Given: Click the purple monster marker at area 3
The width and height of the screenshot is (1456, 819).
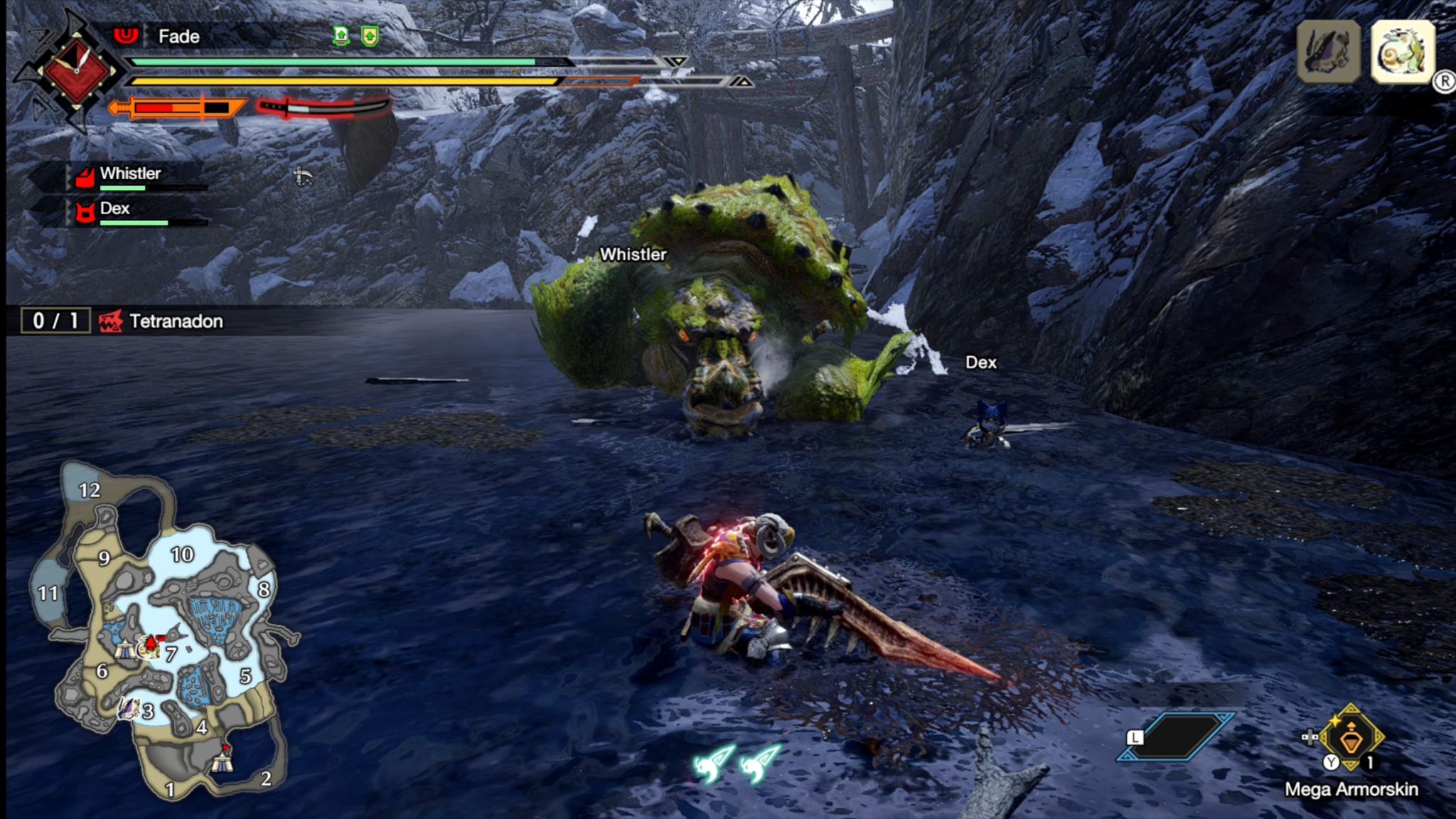Looking at the screenshot, I should click(x=129, y=709).
